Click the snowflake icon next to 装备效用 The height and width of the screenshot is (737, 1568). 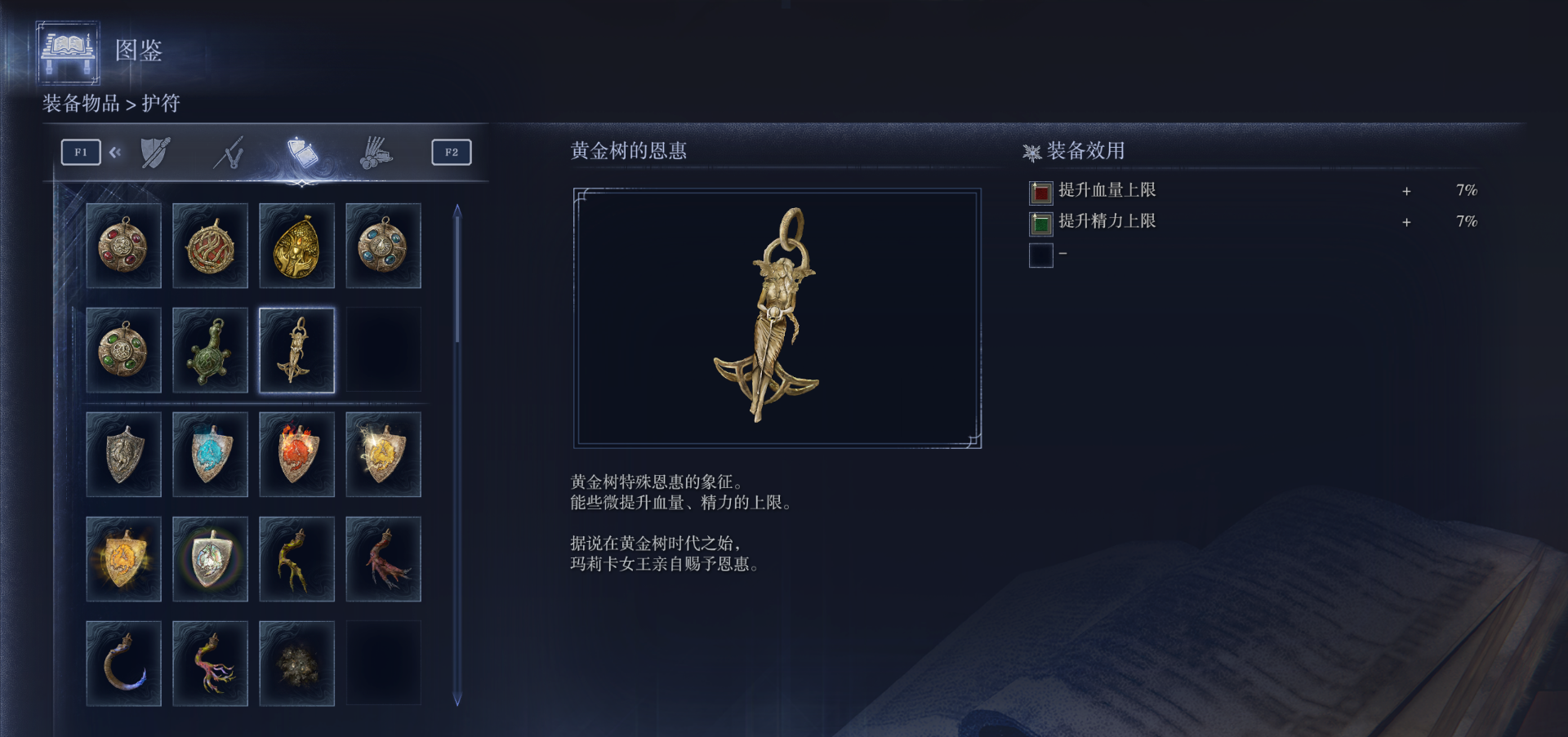click(1031, 150)
